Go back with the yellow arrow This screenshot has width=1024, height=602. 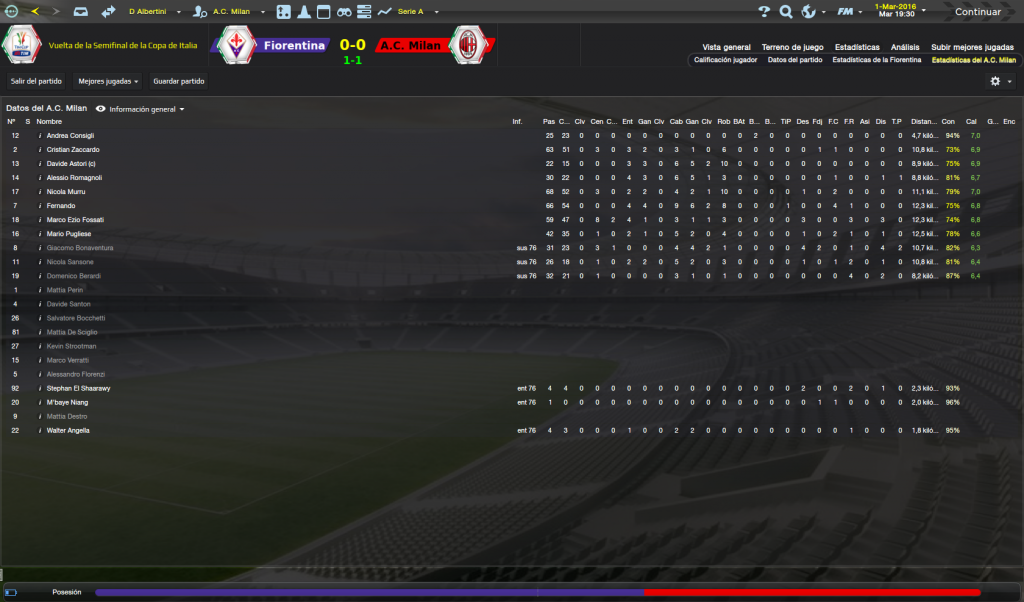point(36,12)
